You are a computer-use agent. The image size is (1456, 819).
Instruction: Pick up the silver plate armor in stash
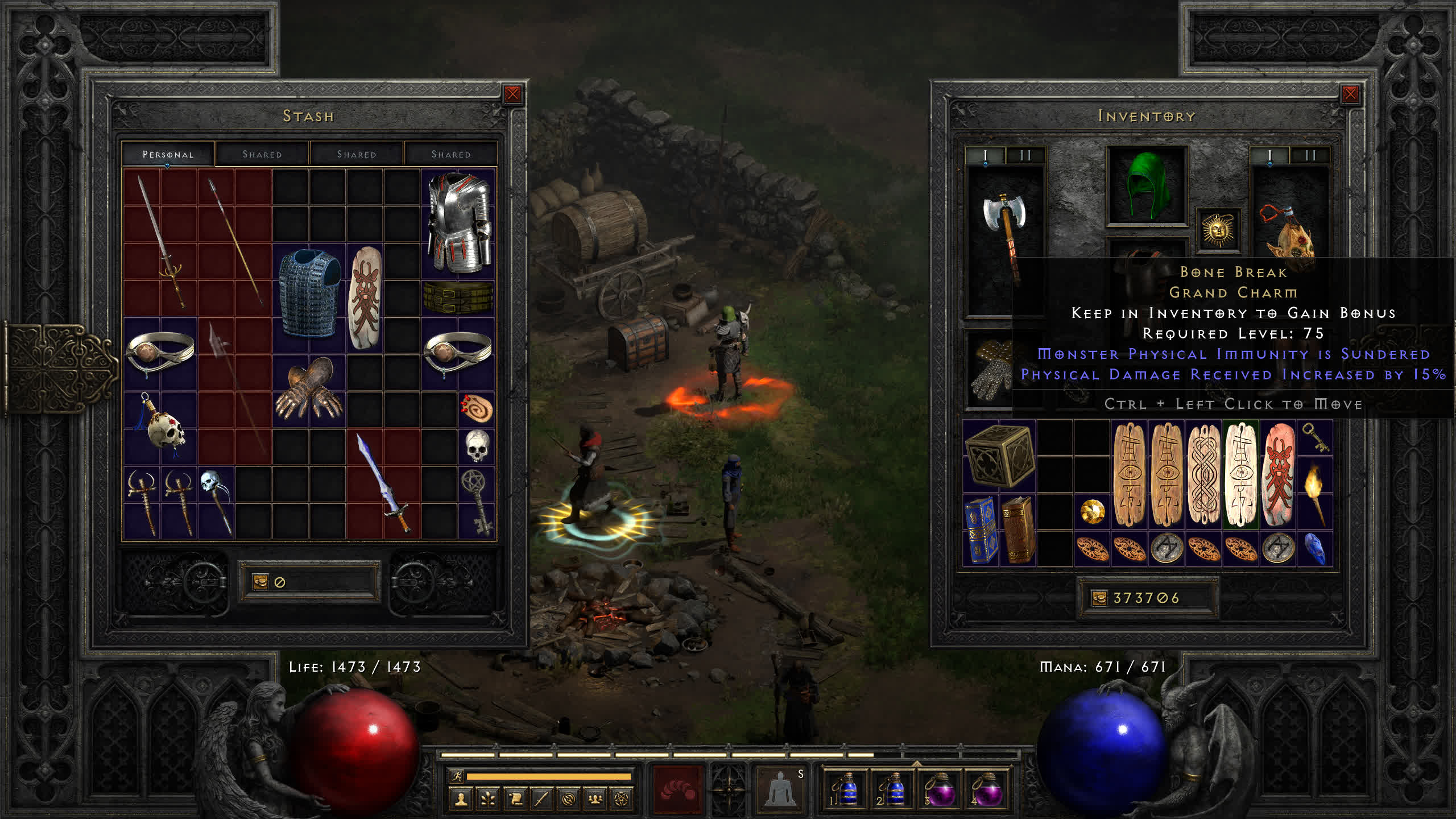pyautogui.click(x=459, y=222)
